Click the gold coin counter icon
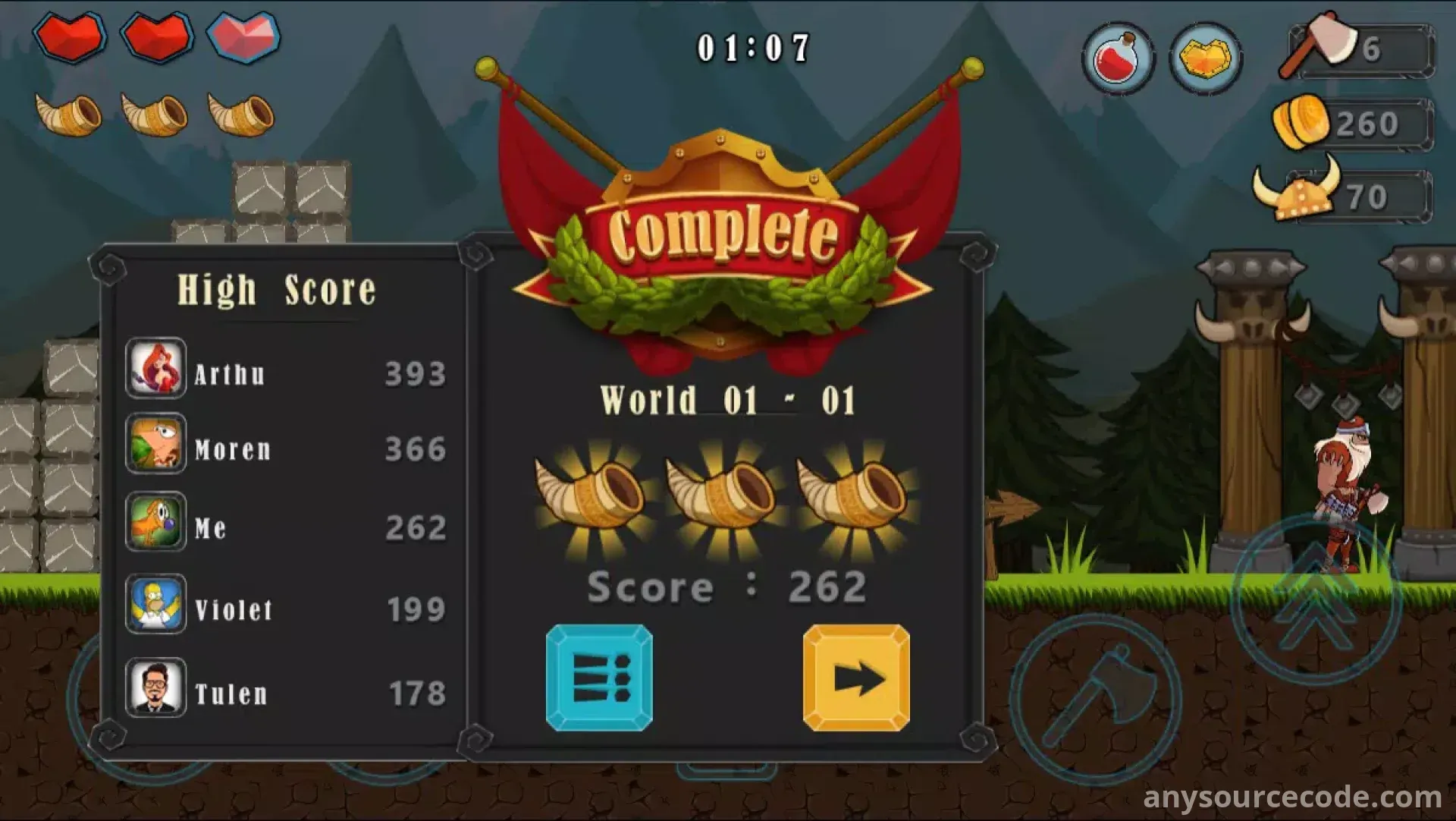Viewport: 1456px width, 821px height. point(1301,121)
